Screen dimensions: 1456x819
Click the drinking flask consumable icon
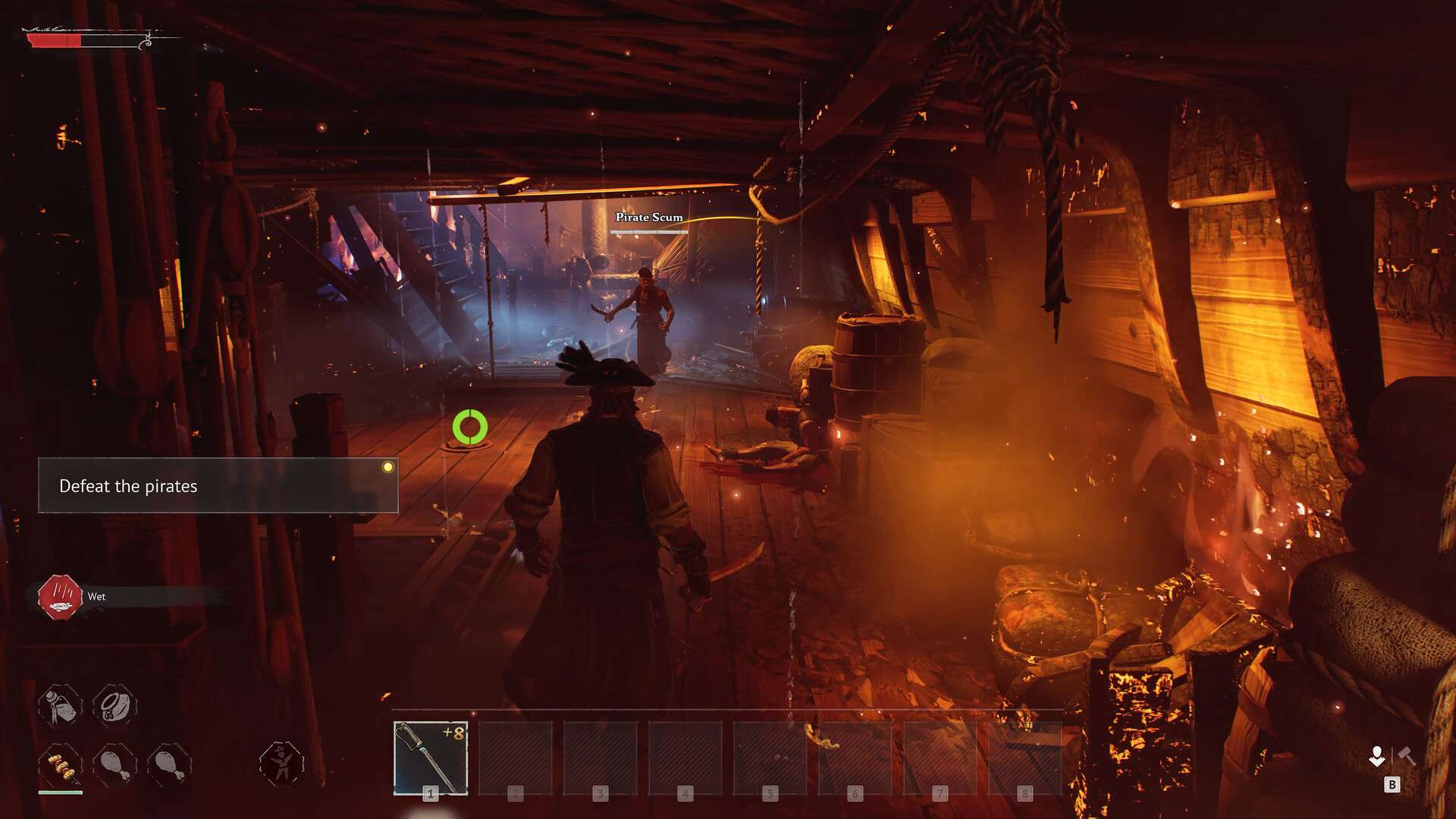coord(61,705)
